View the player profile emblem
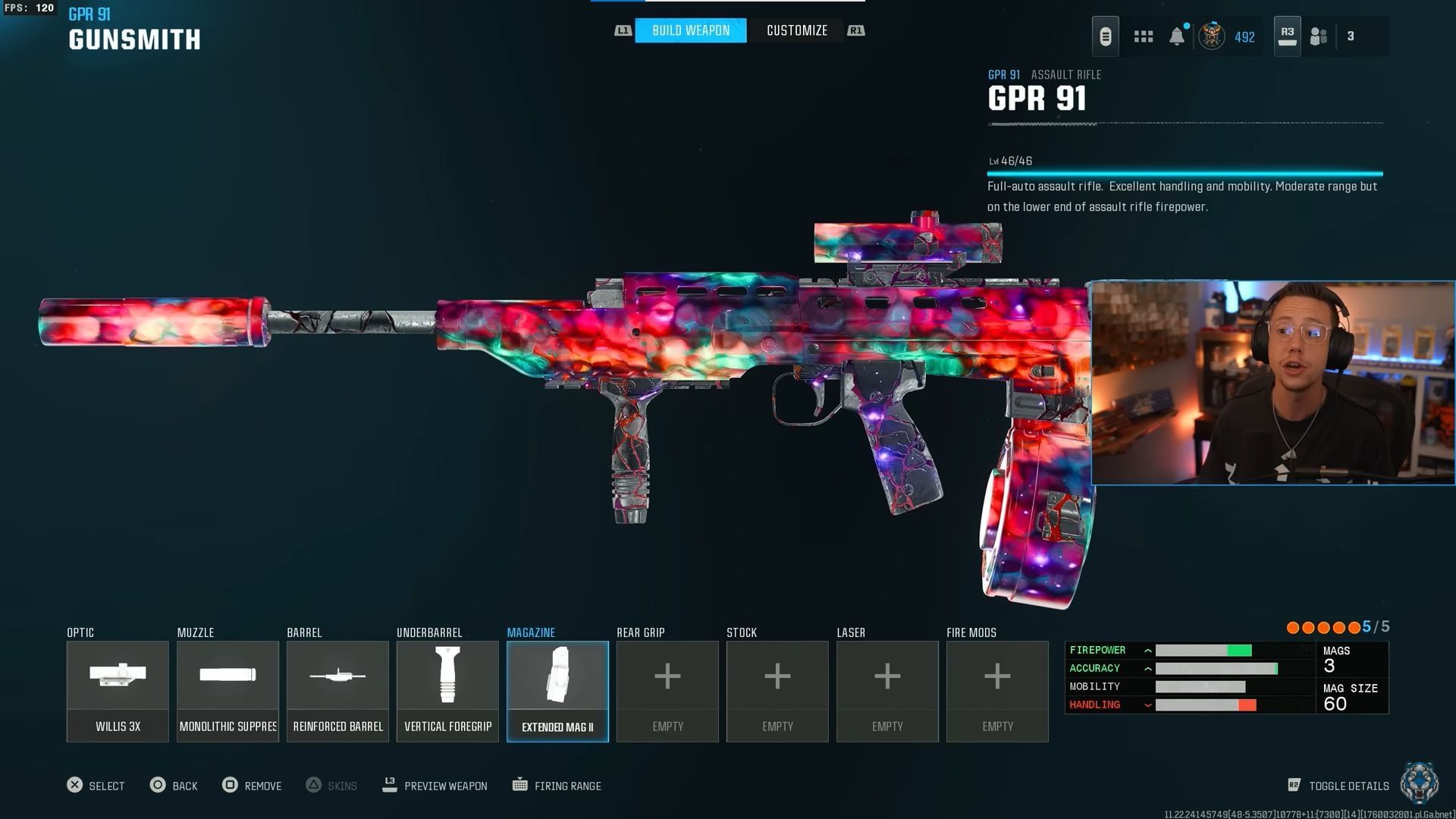The width and height of the screenshot is (1456, 819). [1212, 36]
